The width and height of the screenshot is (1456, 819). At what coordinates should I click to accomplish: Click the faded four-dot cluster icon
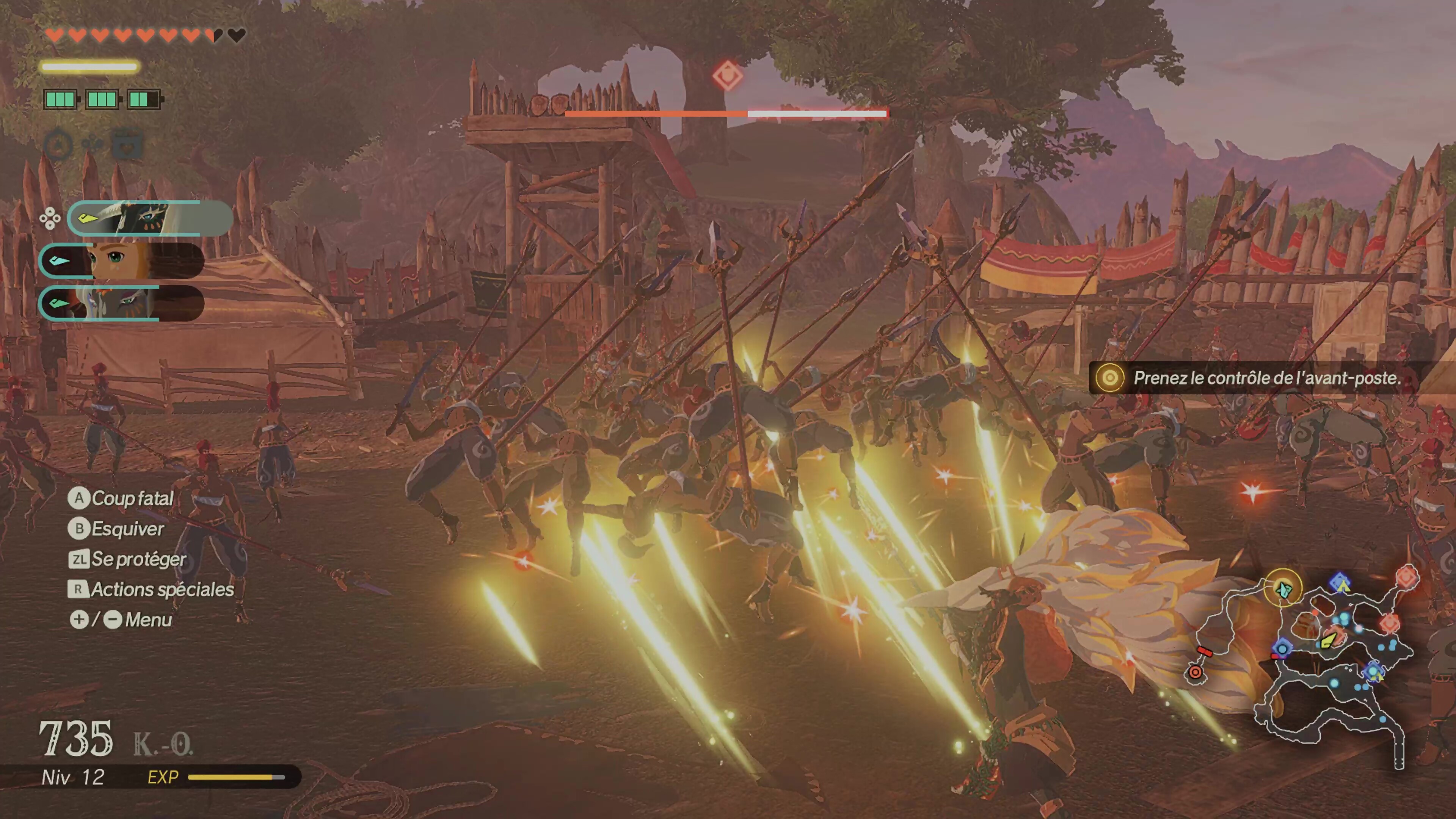point(93,145)
